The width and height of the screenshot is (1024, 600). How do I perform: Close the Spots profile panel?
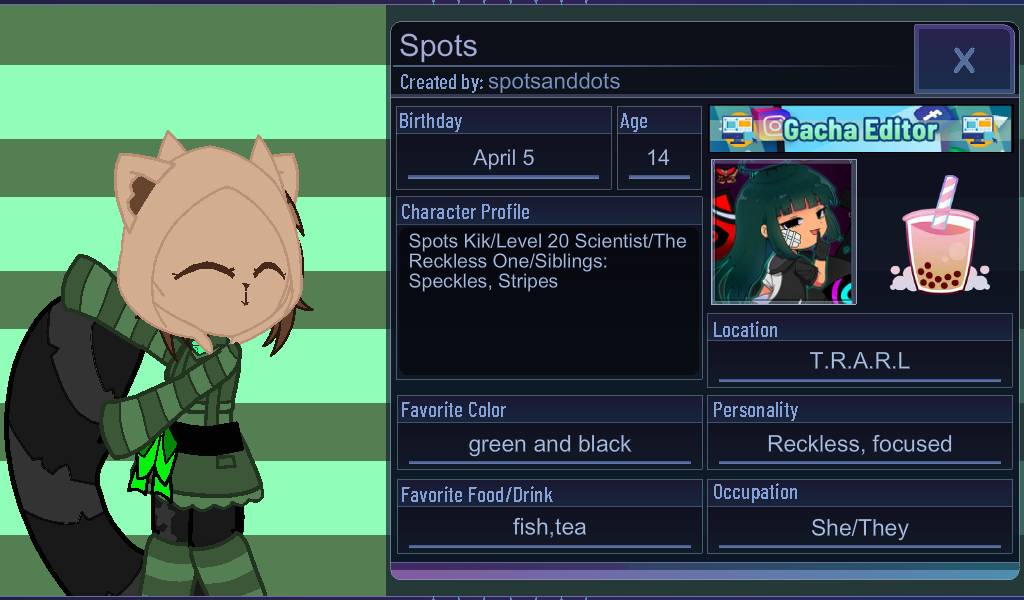pyautogui.click(x=963, y=60)
